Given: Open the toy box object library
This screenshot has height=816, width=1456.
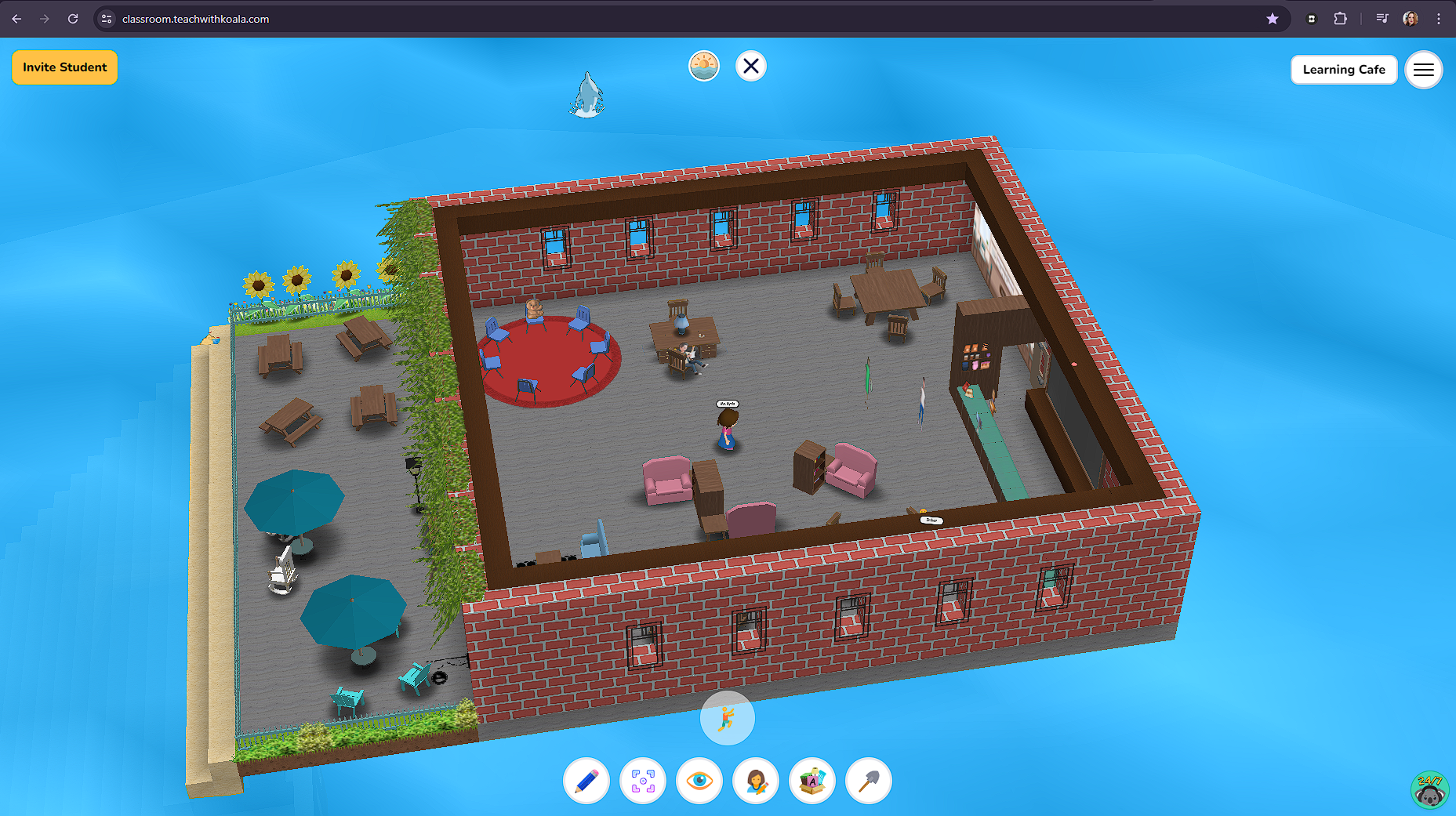Looking at the screenshot, I should (812, 781).
